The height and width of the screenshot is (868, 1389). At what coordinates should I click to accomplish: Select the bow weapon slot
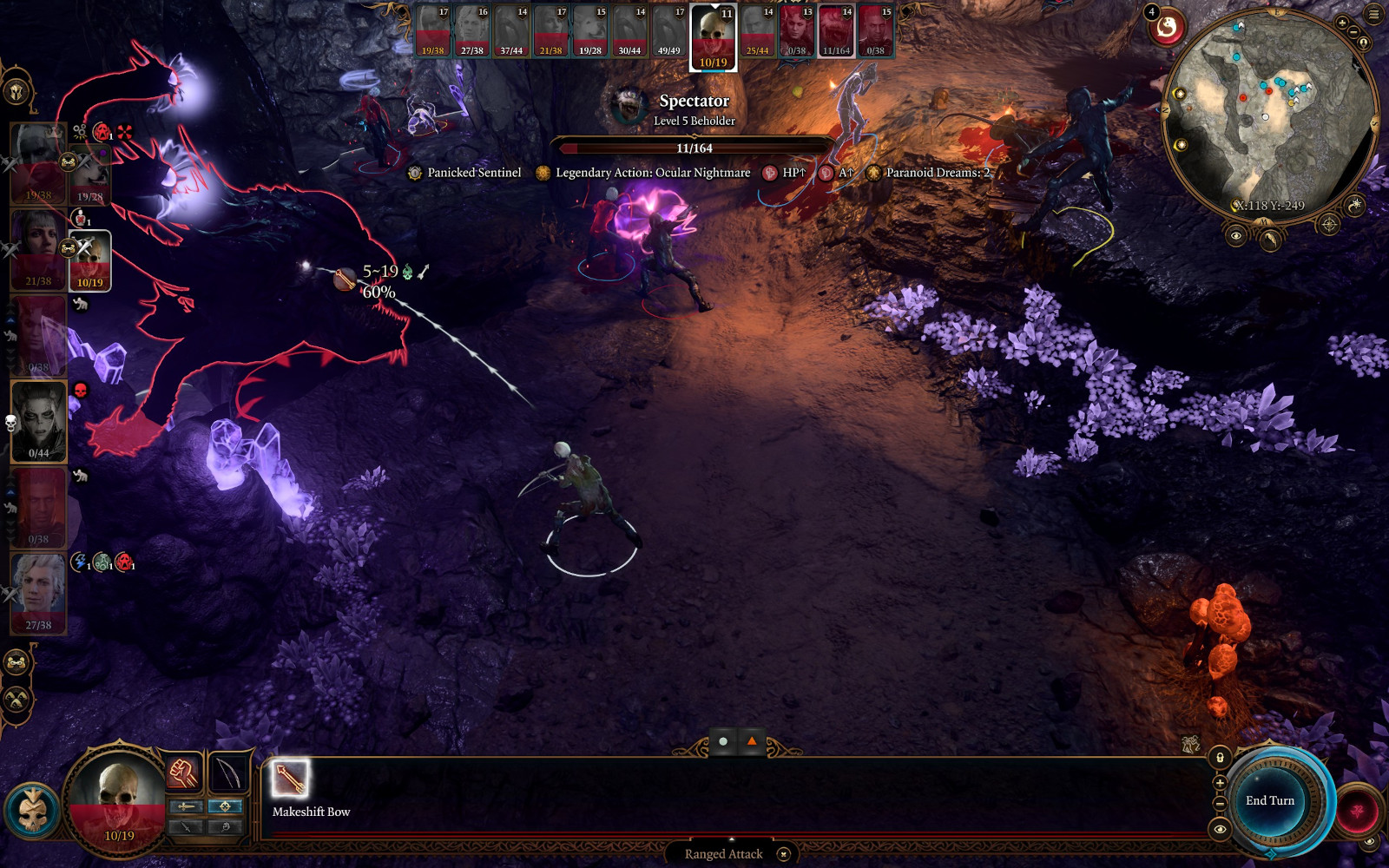[229, 772]
